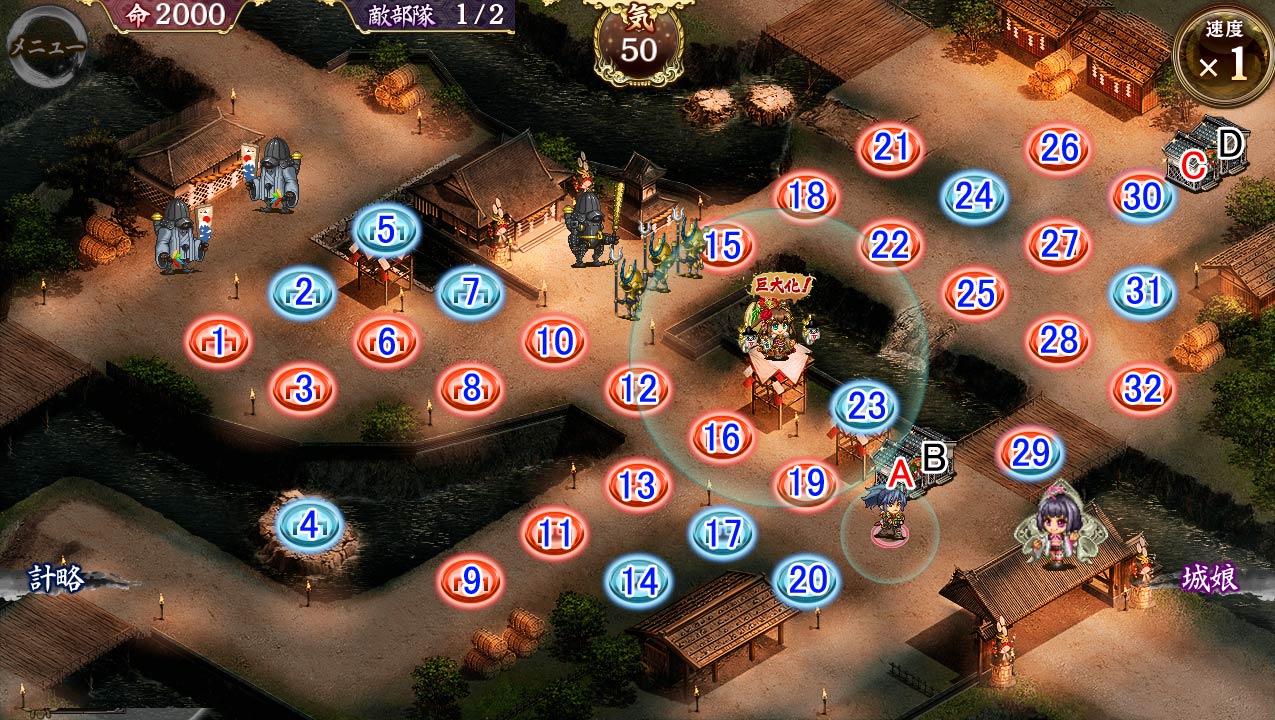Choose red deployment tile 32
Screen dimensions: 1275x720
(x=1143, y=388)
